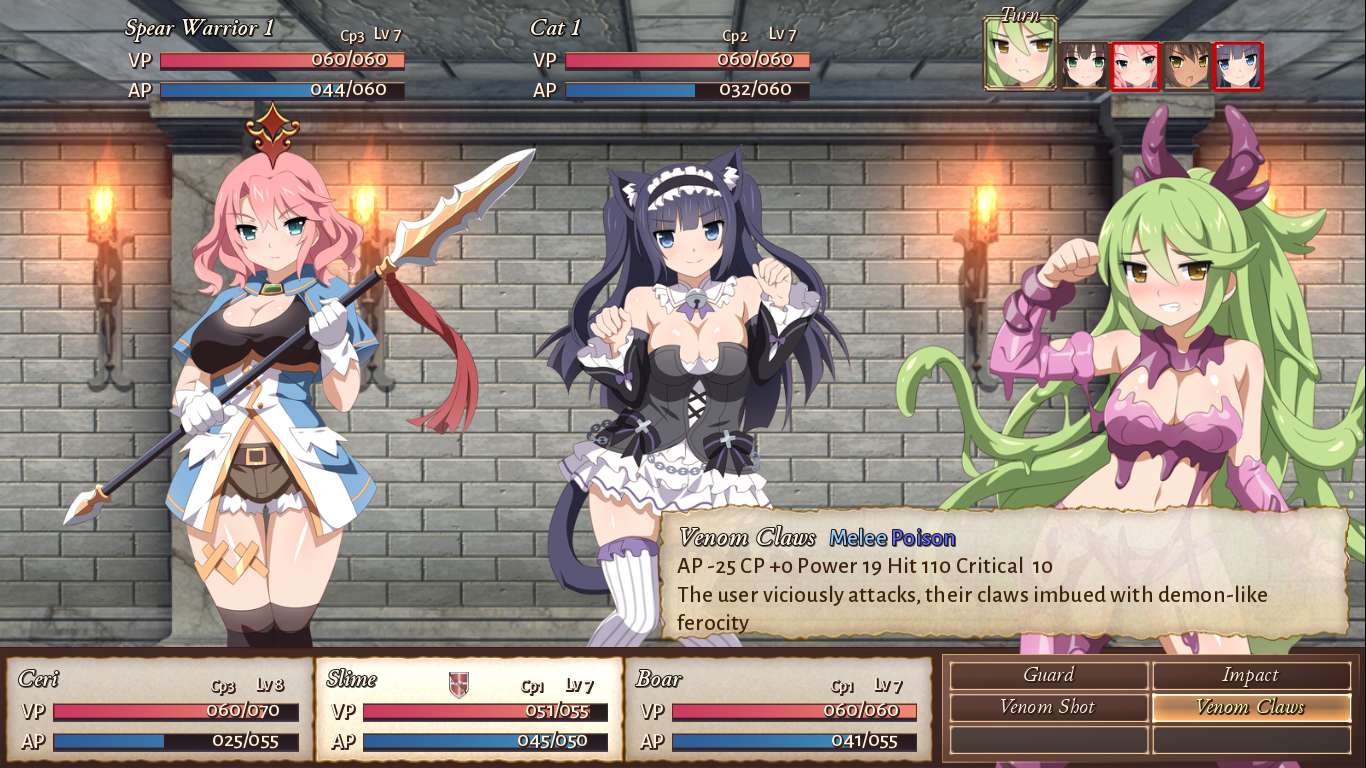Activate the Impact skill
1366x768 pixels.
click(x=1251, y=675)
